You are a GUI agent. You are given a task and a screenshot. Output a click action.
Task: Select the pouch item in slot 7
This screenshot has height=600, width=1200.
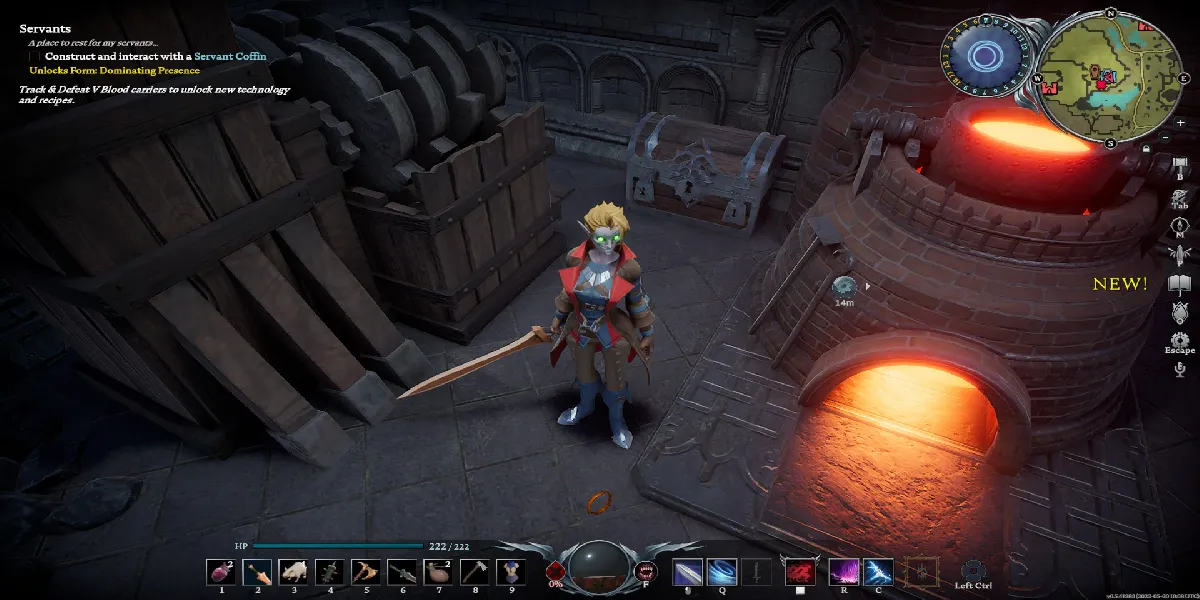[437, 572]
